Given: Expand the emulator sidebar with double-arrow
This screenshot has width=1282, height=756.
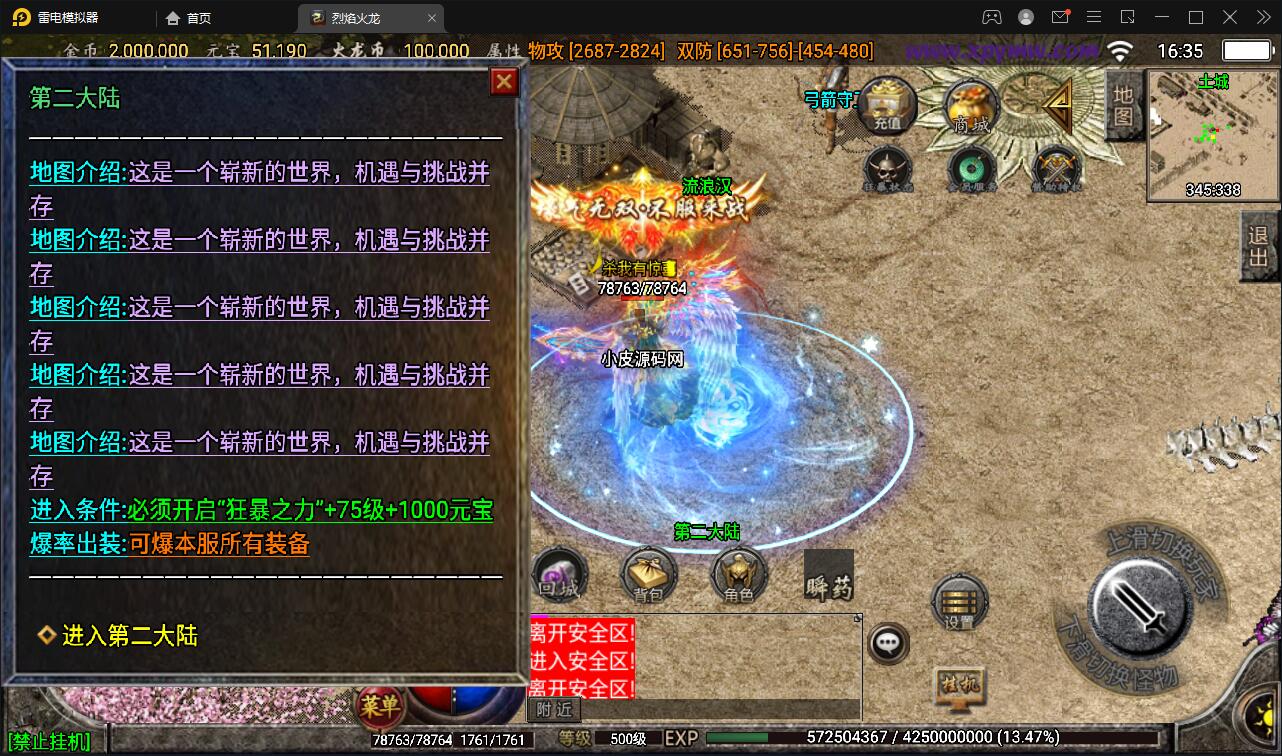Looking at the screenshot, I should pos(1262,17).
